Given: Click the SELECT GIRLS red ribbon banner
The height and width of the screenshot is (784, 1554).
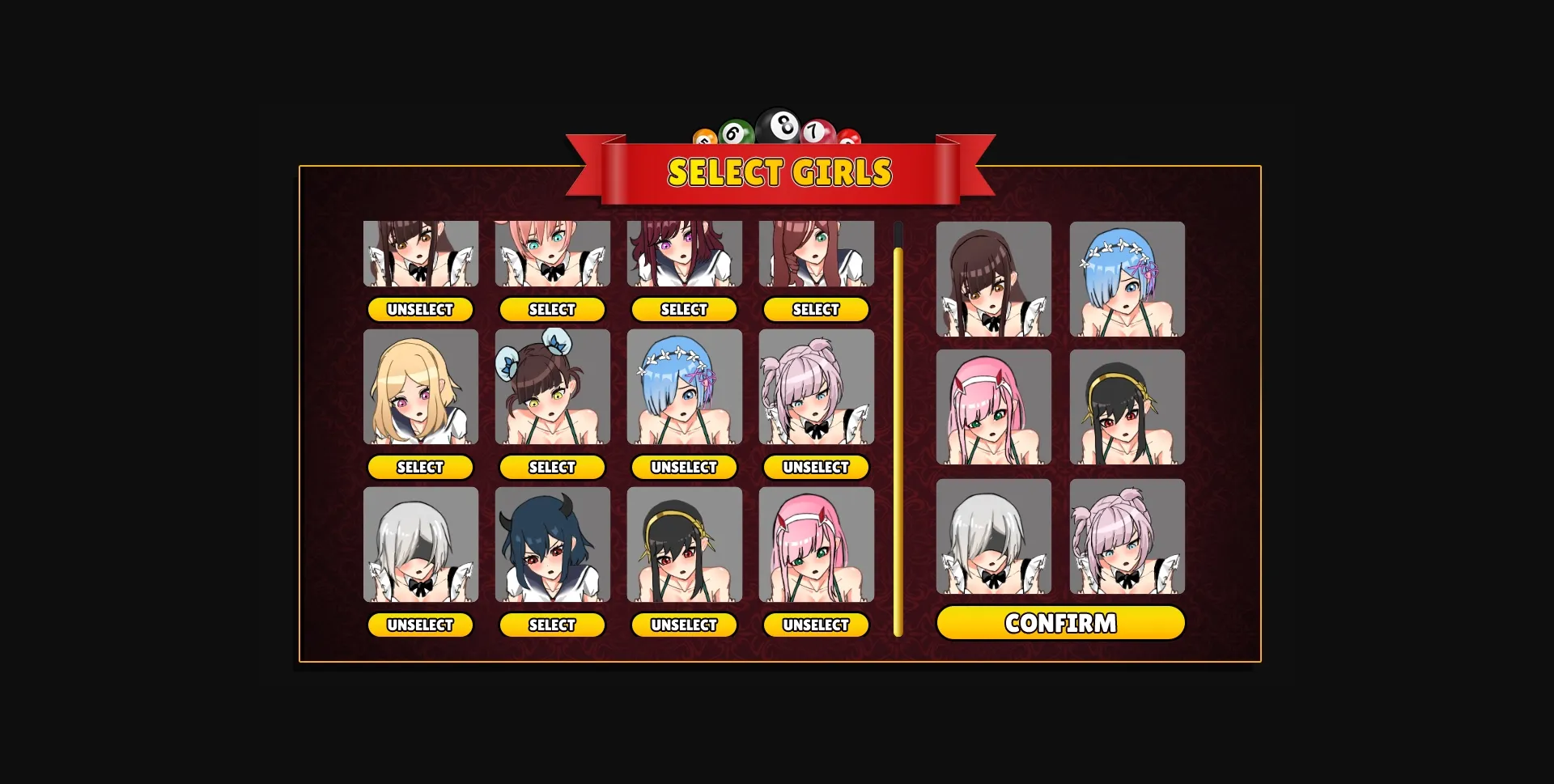Looking at the screenshot, I should (779, 171).
